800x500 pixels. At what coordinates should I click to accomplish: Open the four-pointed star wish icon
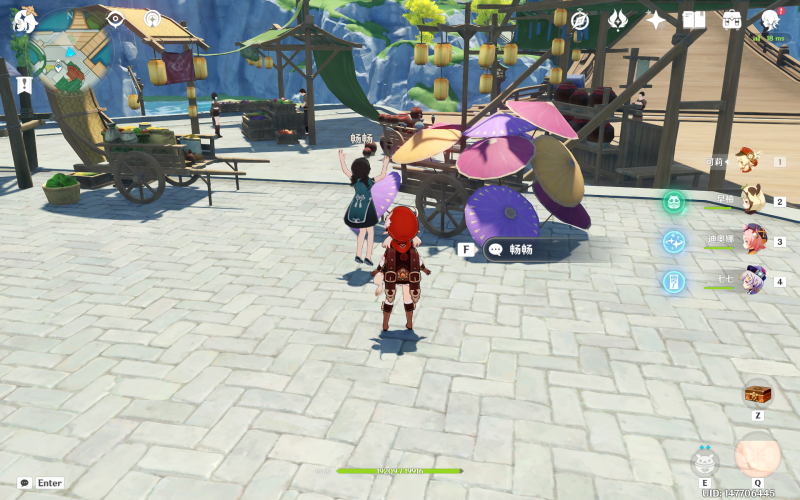(x=656, y=20)
